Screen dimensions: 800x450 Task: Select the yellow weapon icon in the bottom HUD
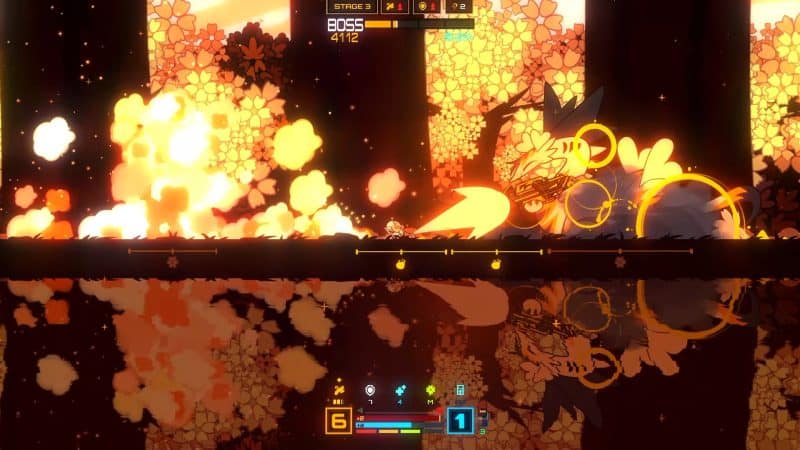pyautogui.click(x=338, y=389)
